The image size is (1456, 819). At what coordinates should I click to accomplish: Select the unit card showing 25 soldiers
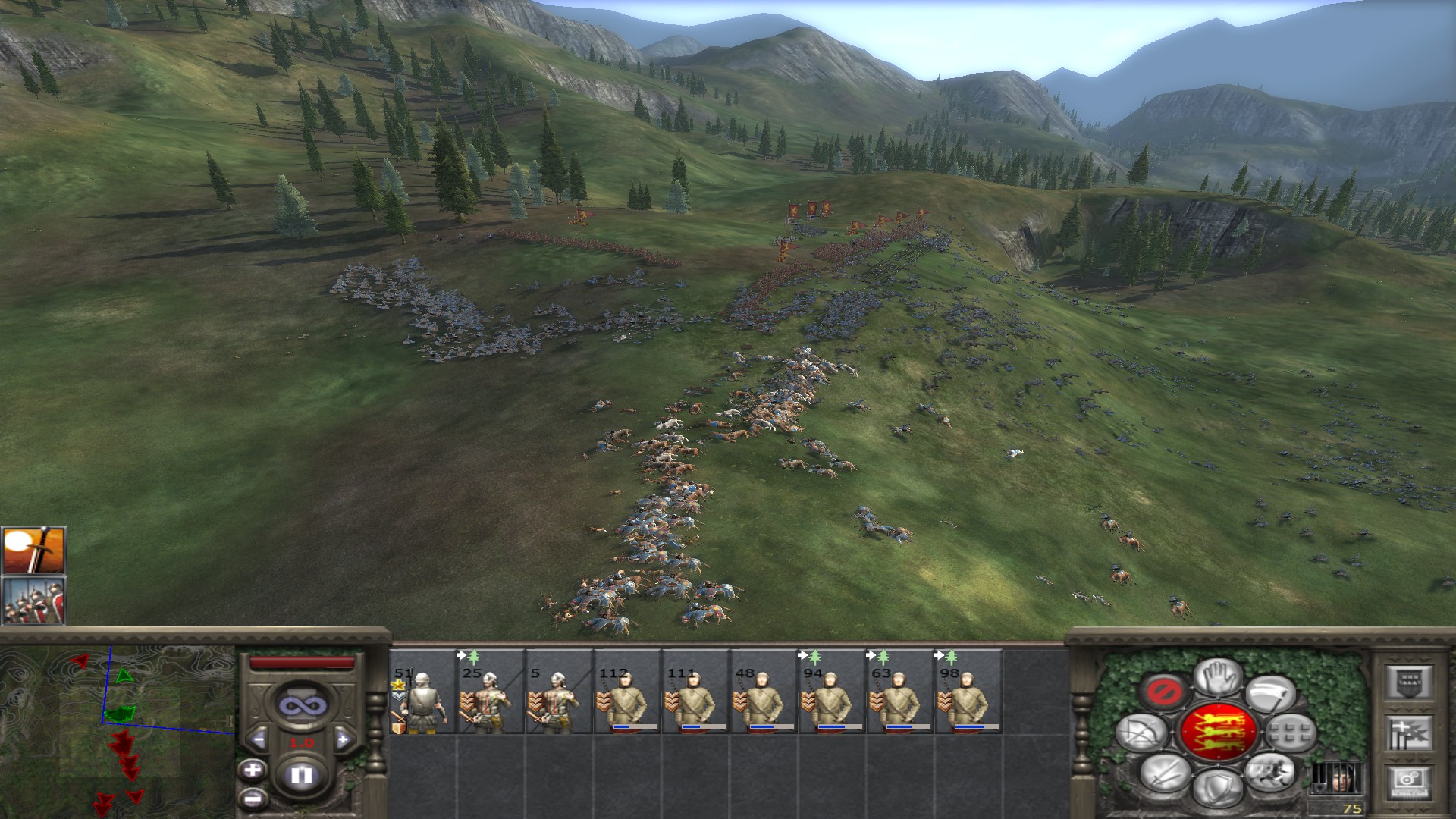(491, 691)
